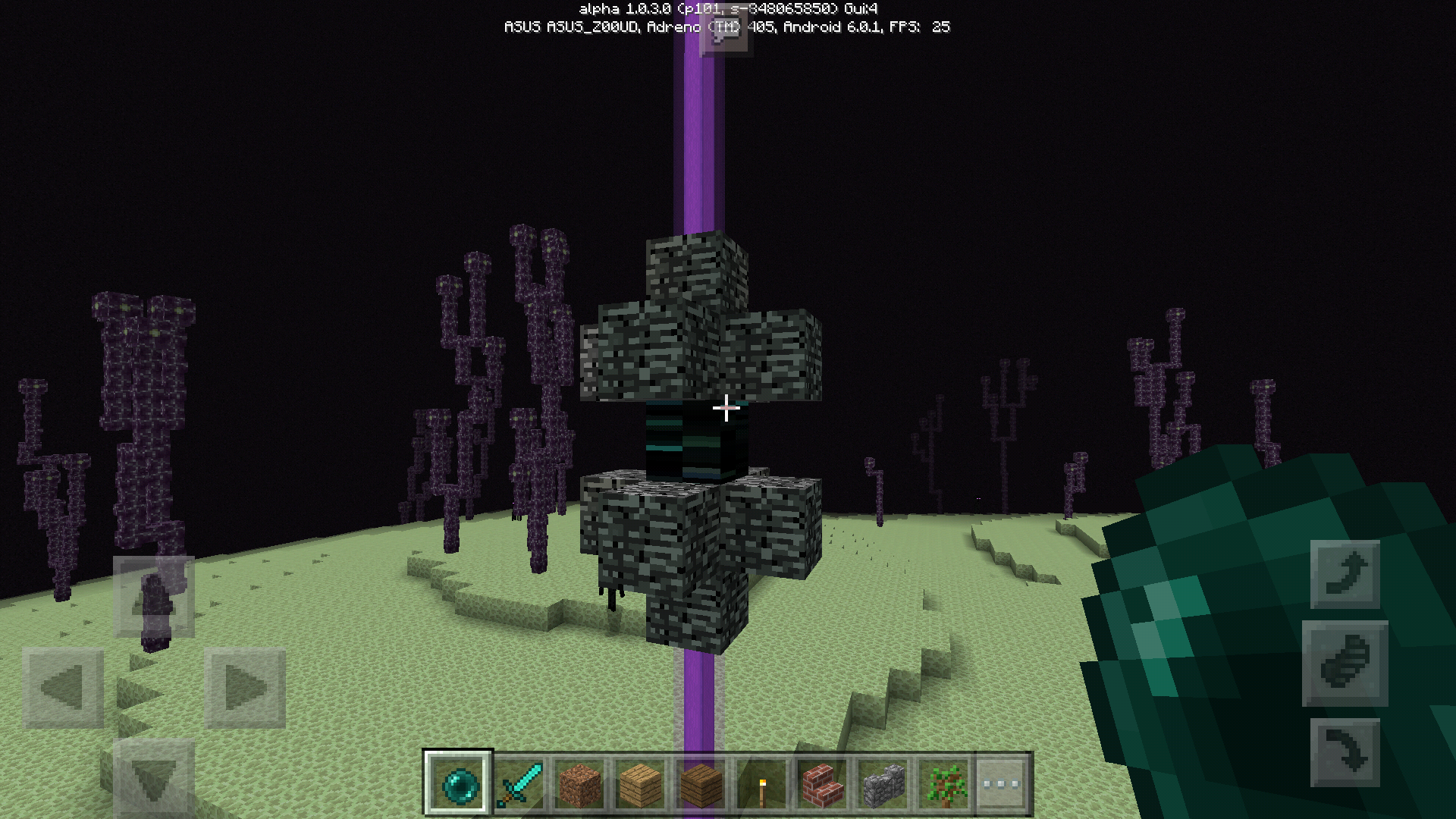
Task: Pick the dark wood planks slot
Action: click(701, 783)
